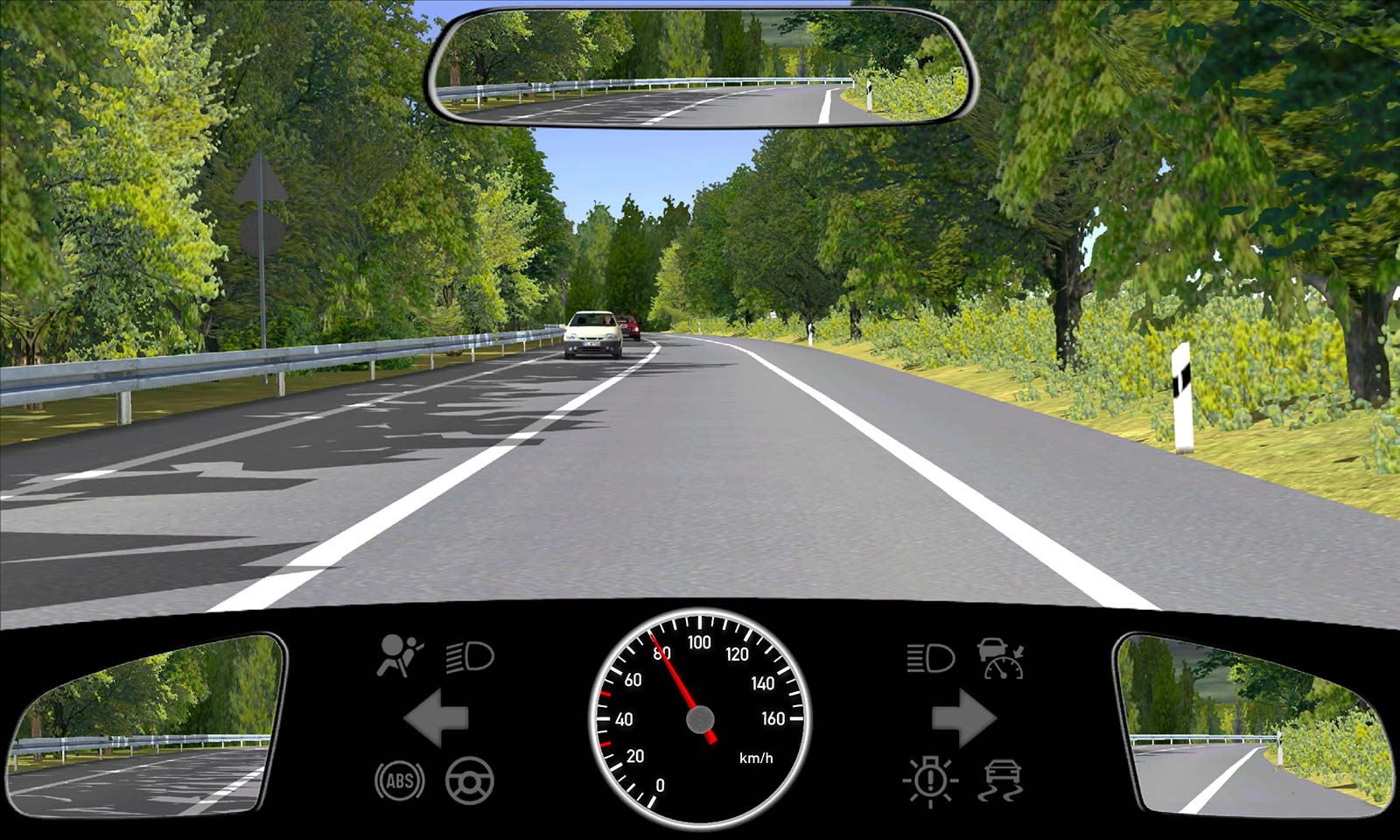Toggle the headlight icon beside the airbag symbol
This screenshot has width=1400, height=840.
point(470,656)
